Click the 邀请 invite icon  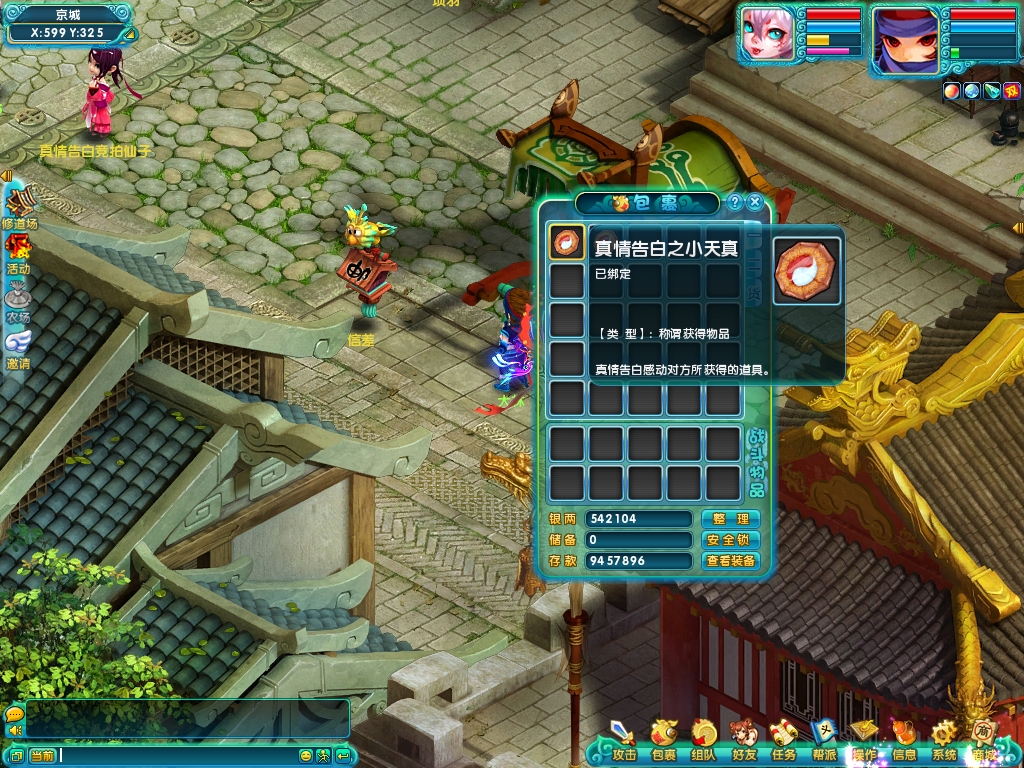(18, 346)
